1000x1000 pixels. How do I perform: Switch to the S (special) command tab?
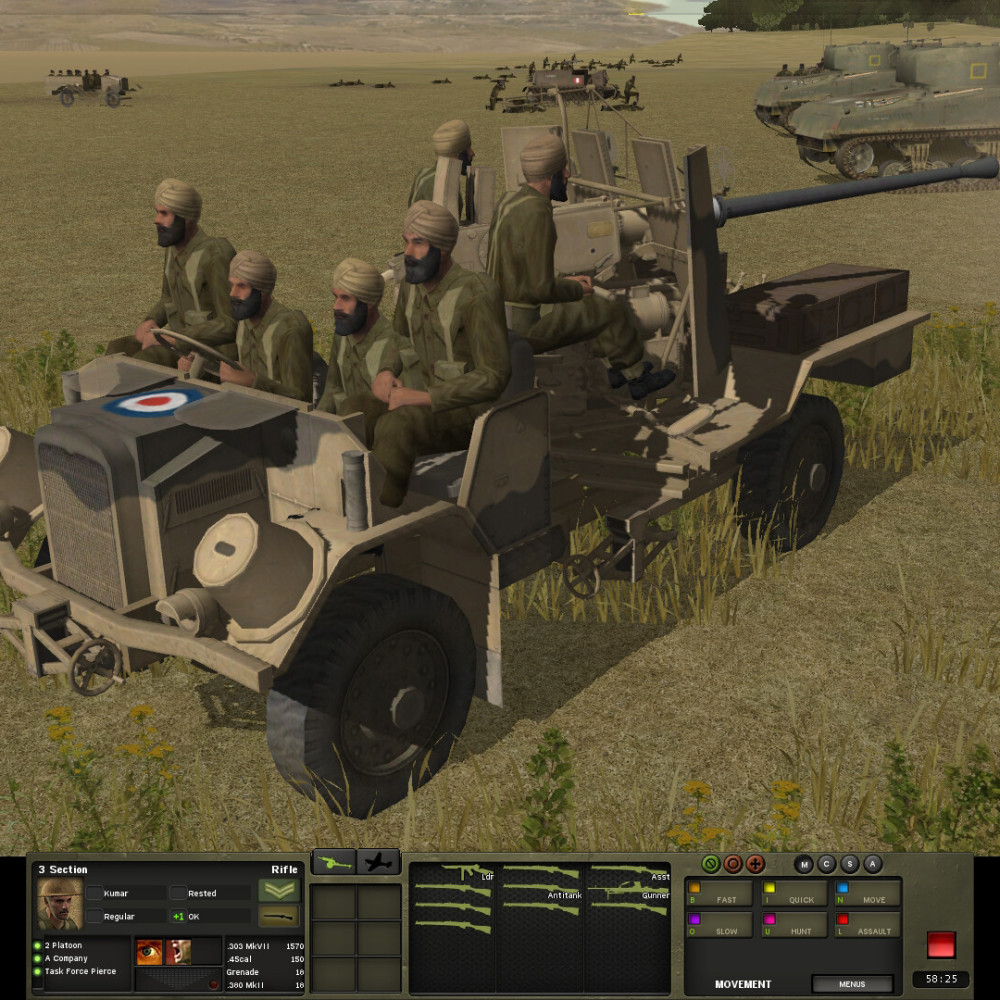tap(850, 864)
